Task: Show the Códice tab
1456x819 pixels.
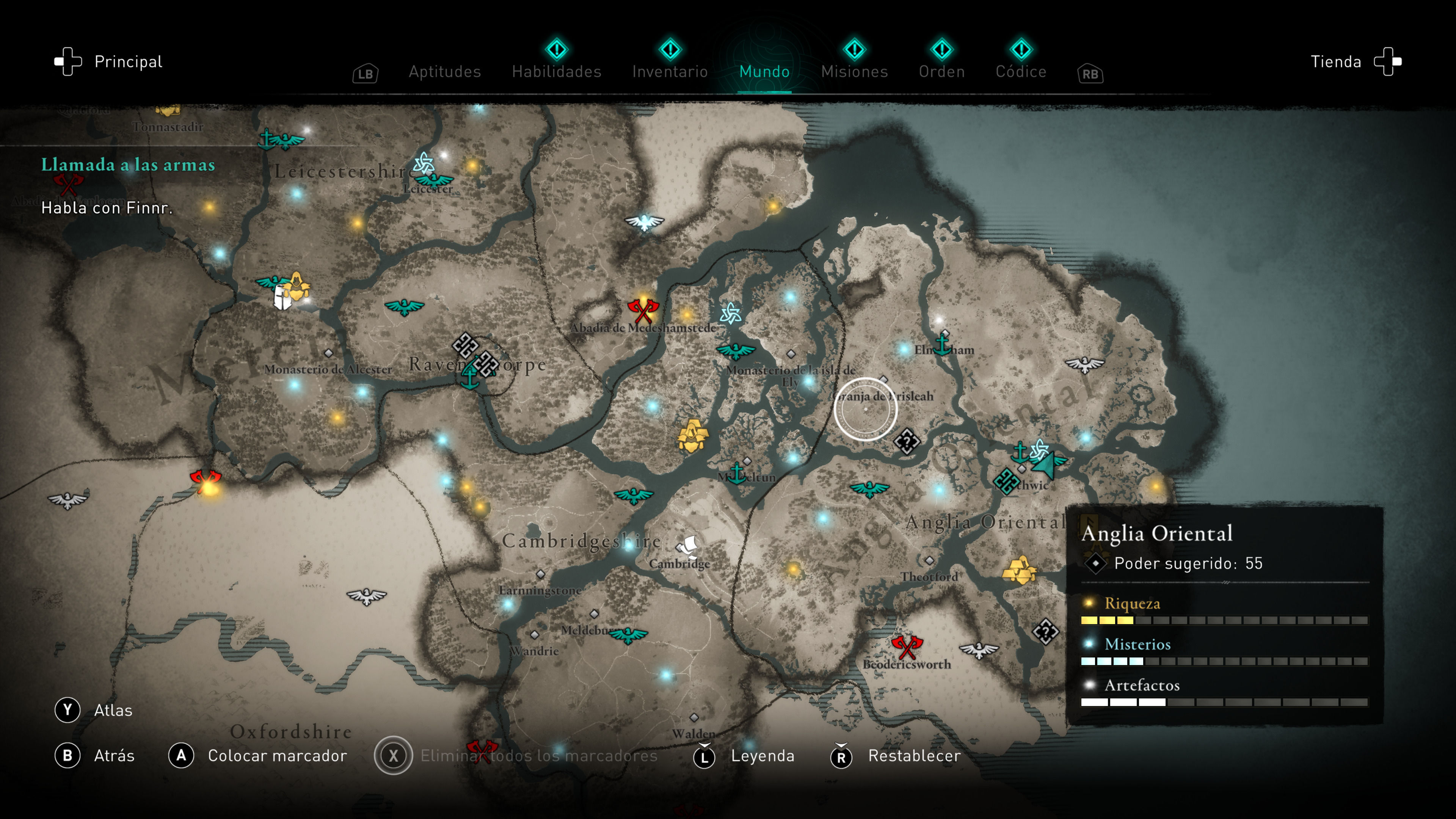Action: [1021, 72]
